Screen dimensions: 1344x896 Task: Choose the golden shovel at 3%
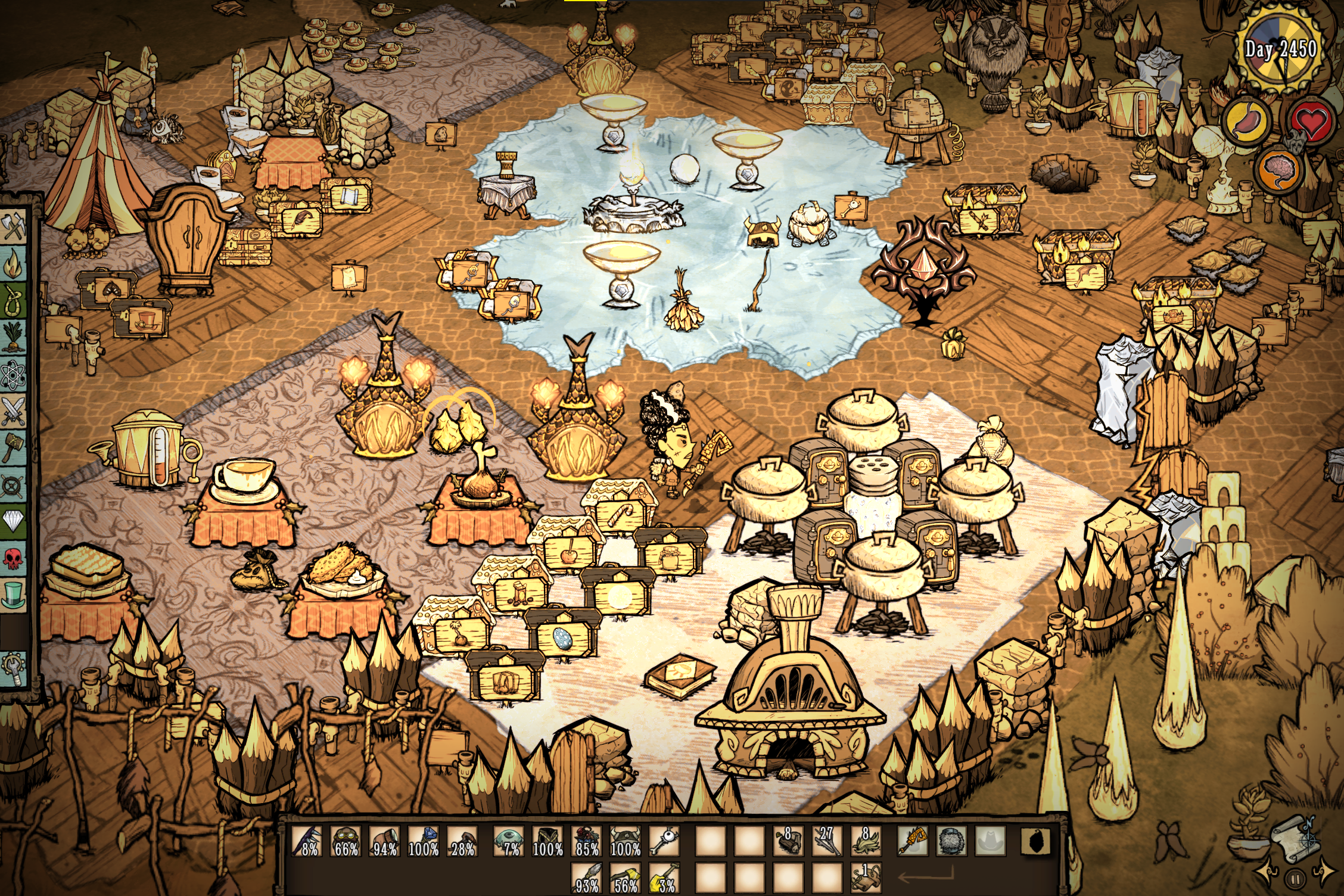click(664, 879)
